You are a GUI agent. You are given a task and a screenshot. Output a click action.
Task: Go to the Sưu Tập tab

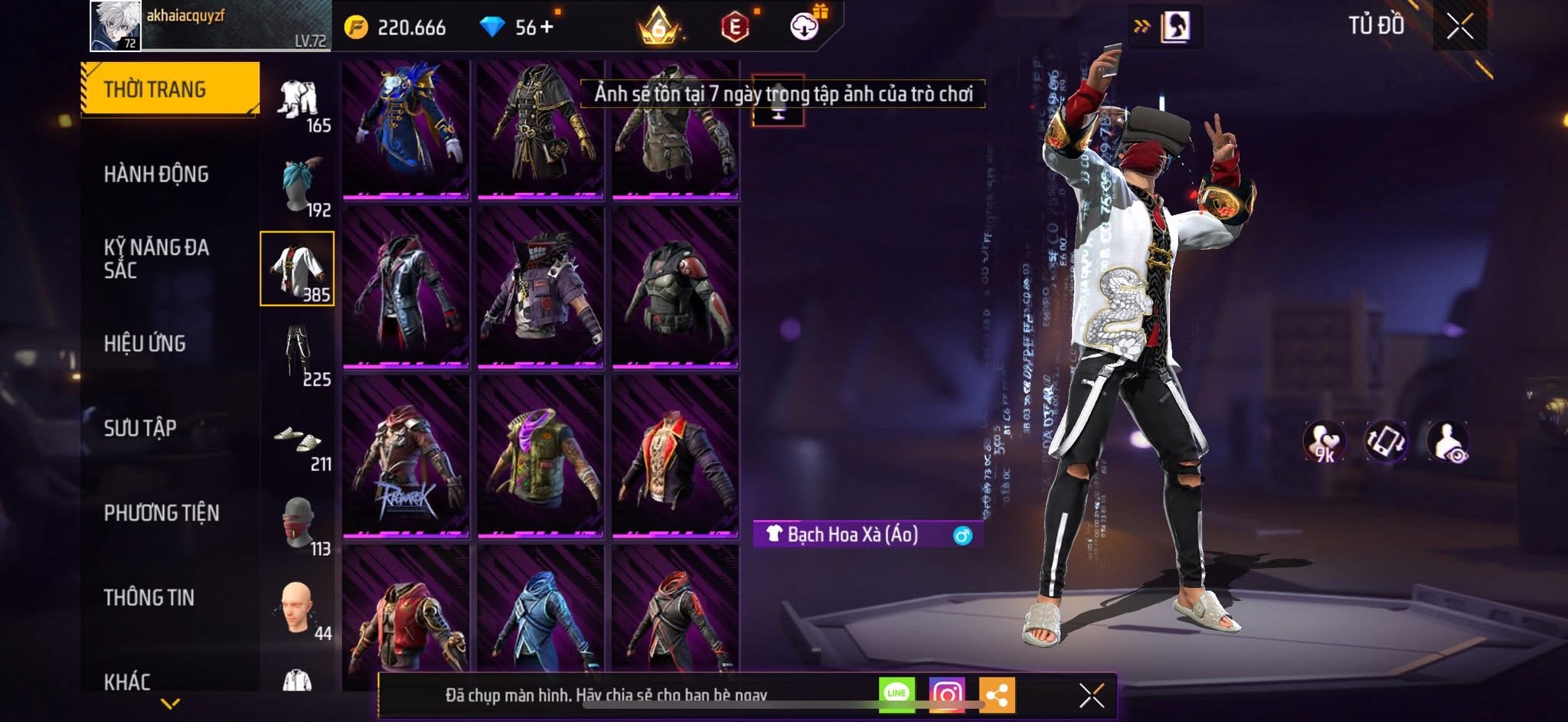tap(140, 428)
